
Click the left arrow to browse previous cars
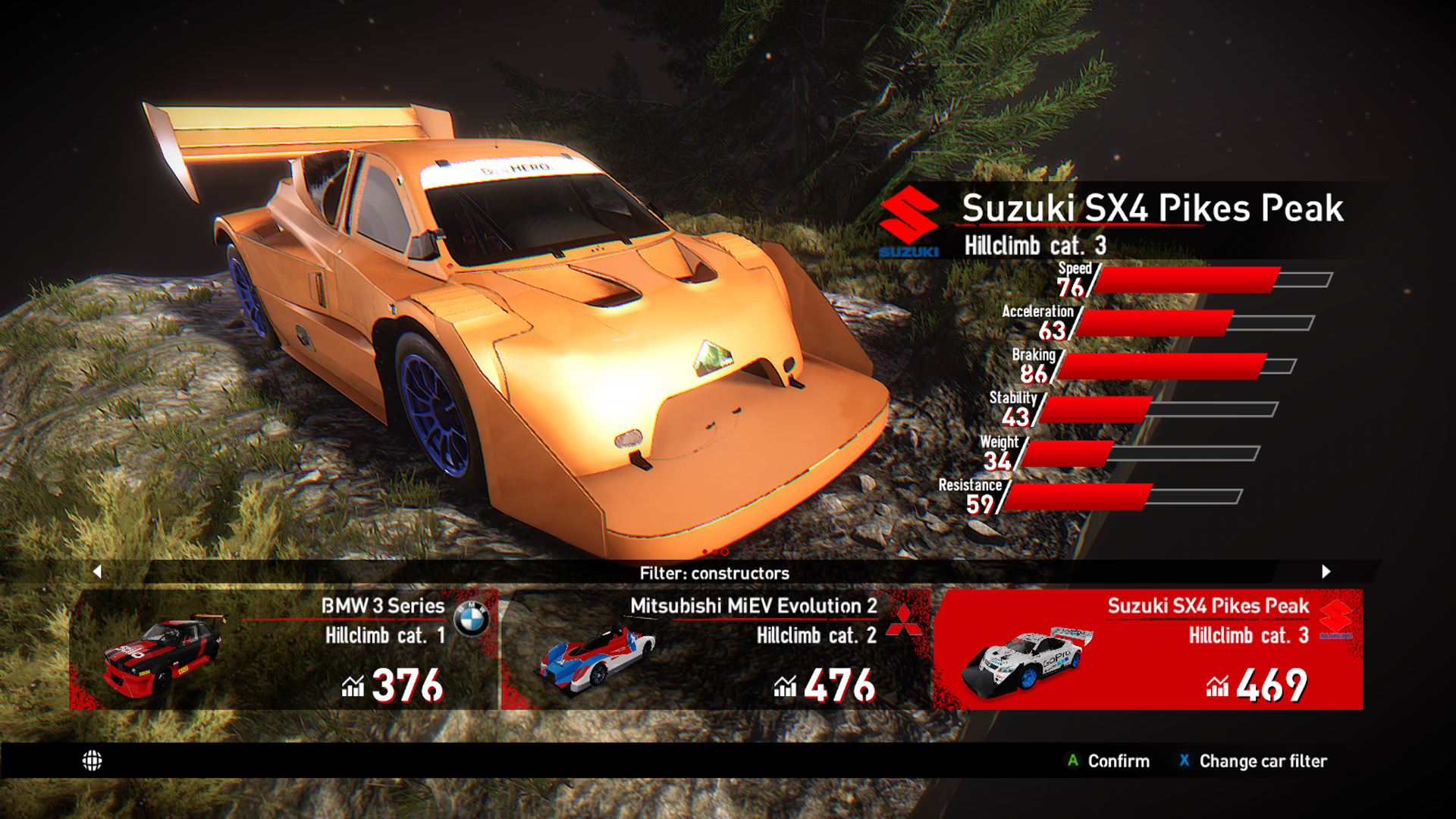tap(97, 572)
